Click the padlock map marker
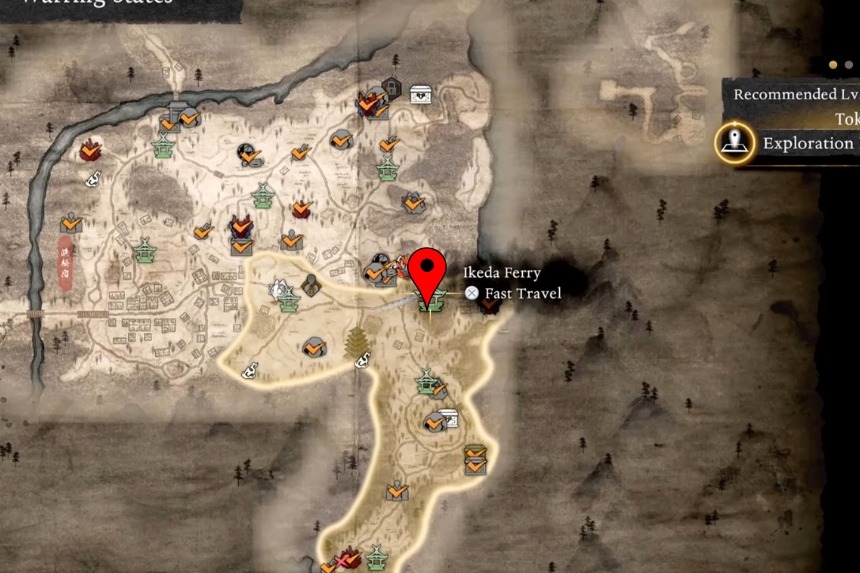The height and width of the screenshot is (573, 860). pos(391,87)
